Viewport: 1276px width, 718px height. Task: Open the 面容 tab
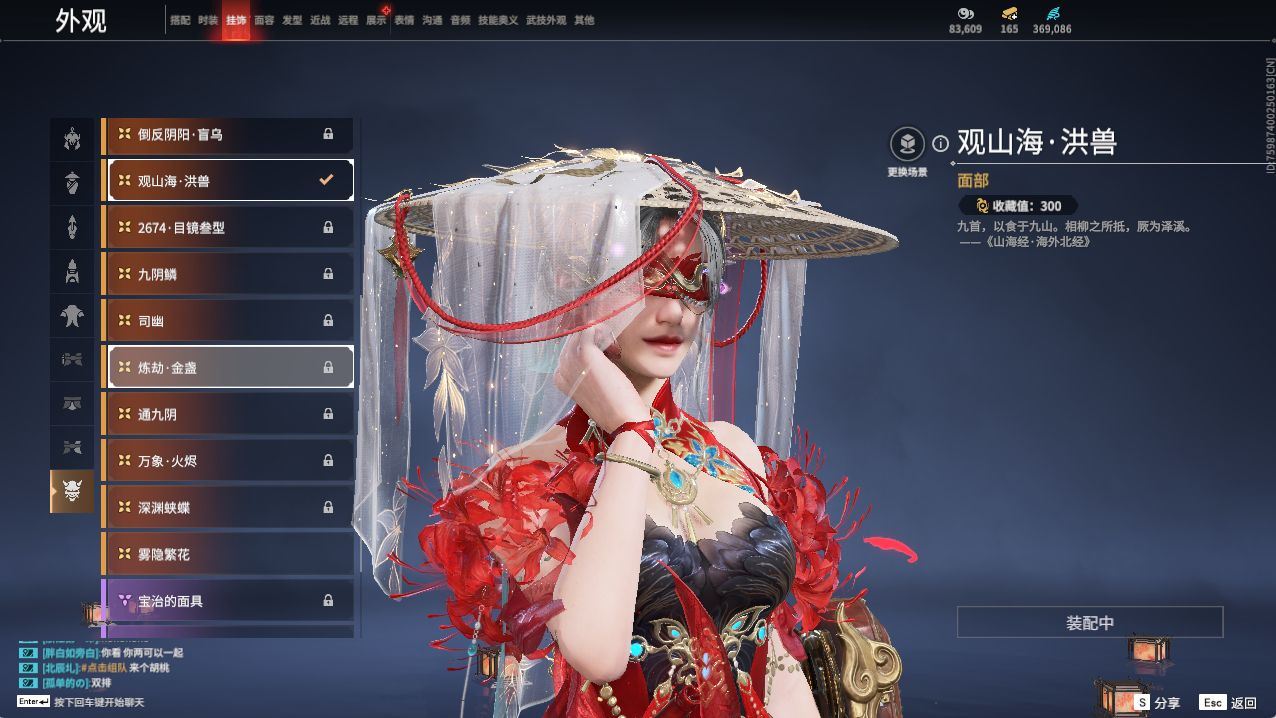click(264, 20)
